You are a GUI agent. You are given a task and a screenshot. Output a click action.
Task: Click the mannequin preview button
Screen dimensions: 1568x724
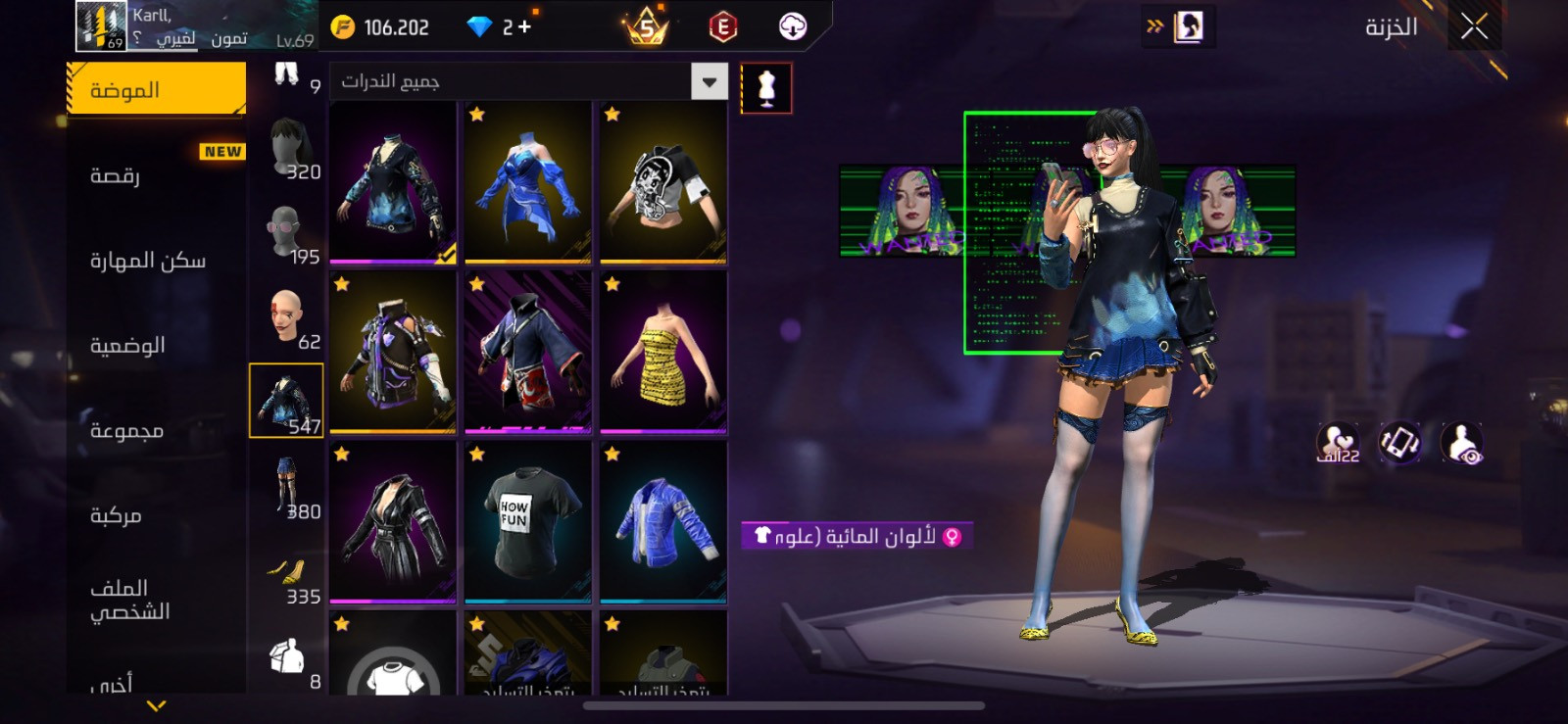(766, 88)
